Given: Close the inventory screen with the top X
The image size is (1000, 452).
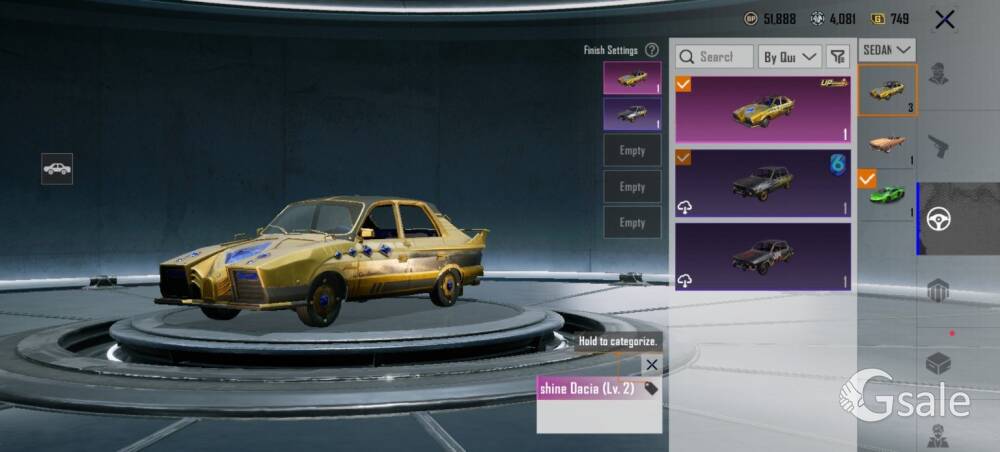Looking at the screenshot, I should (944, 19).
